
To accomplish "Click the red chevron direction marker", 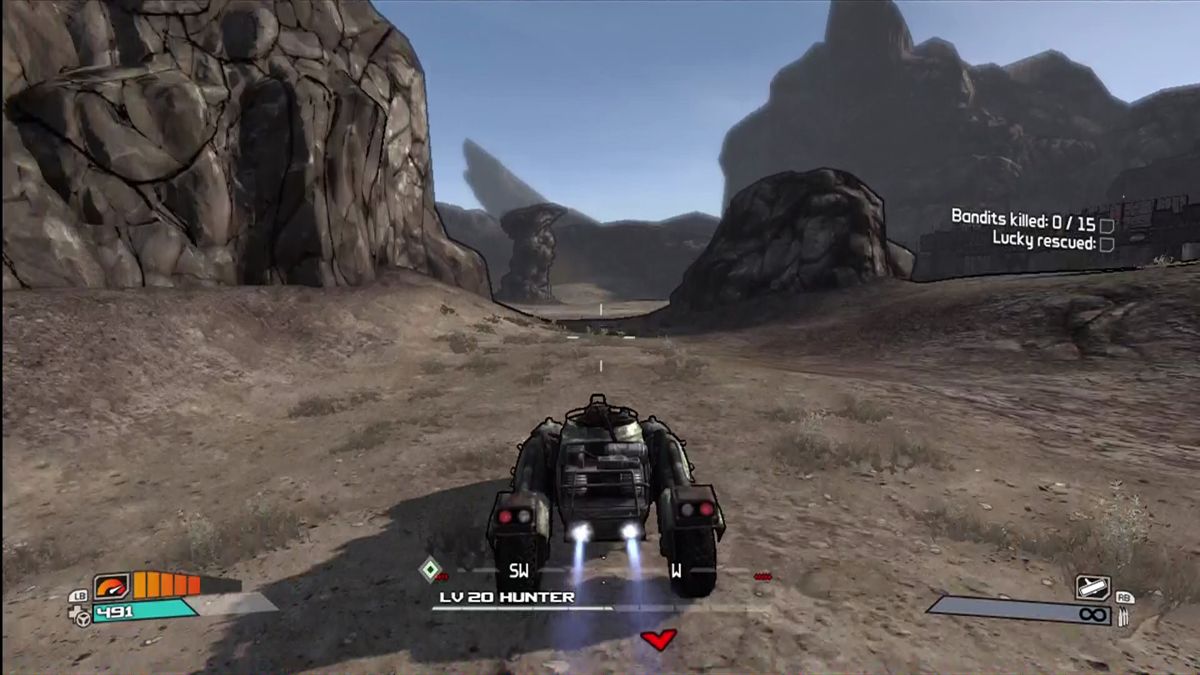I will point(658,639).
